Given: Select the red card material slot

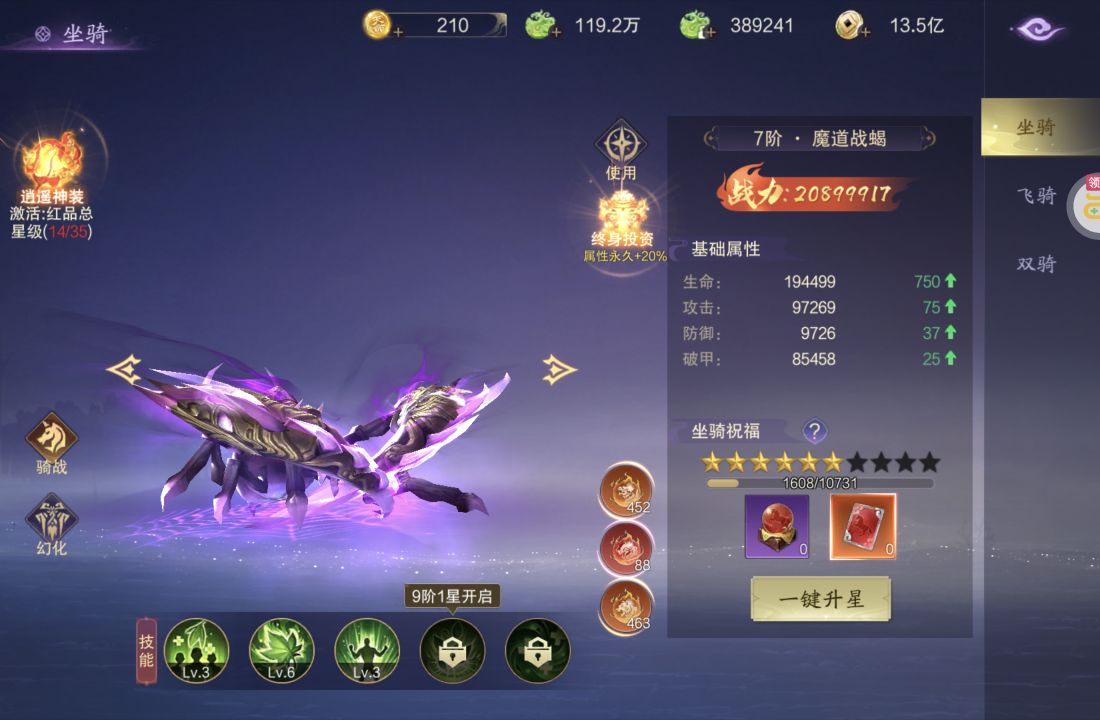Looking at the screenshot, I should click(x=863, y=526).
